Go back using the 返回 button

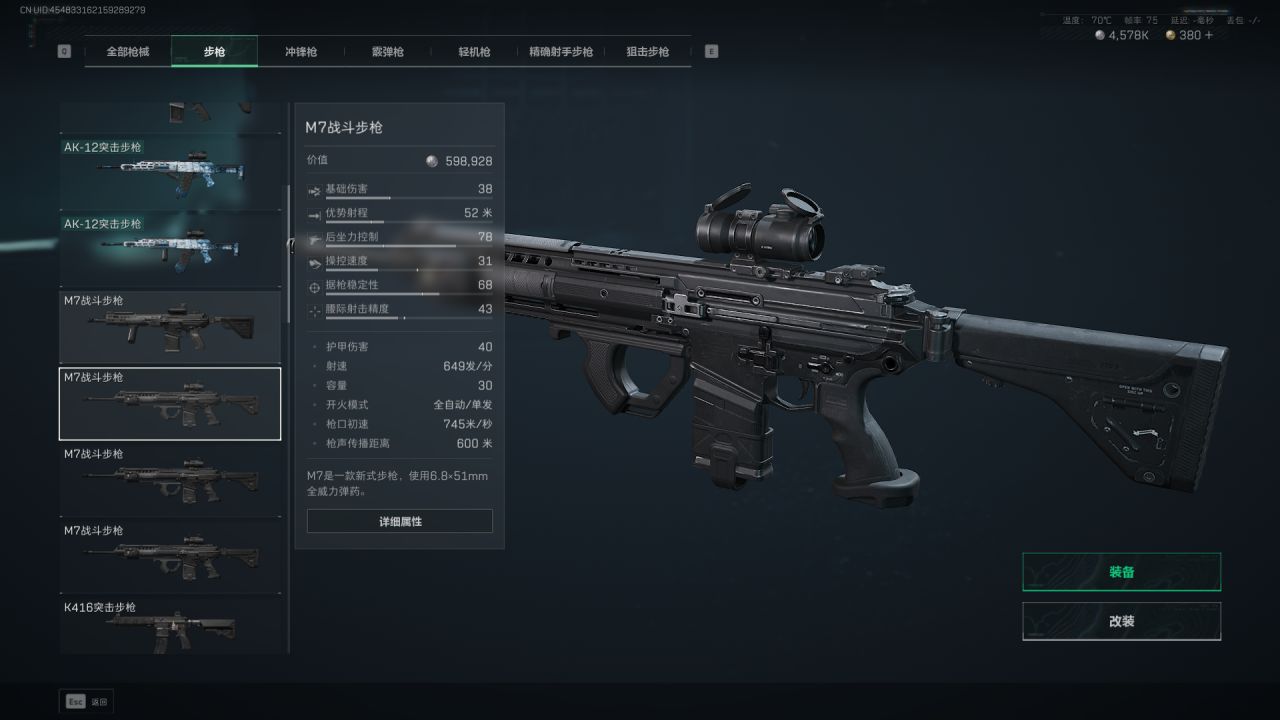click(87, 702)
